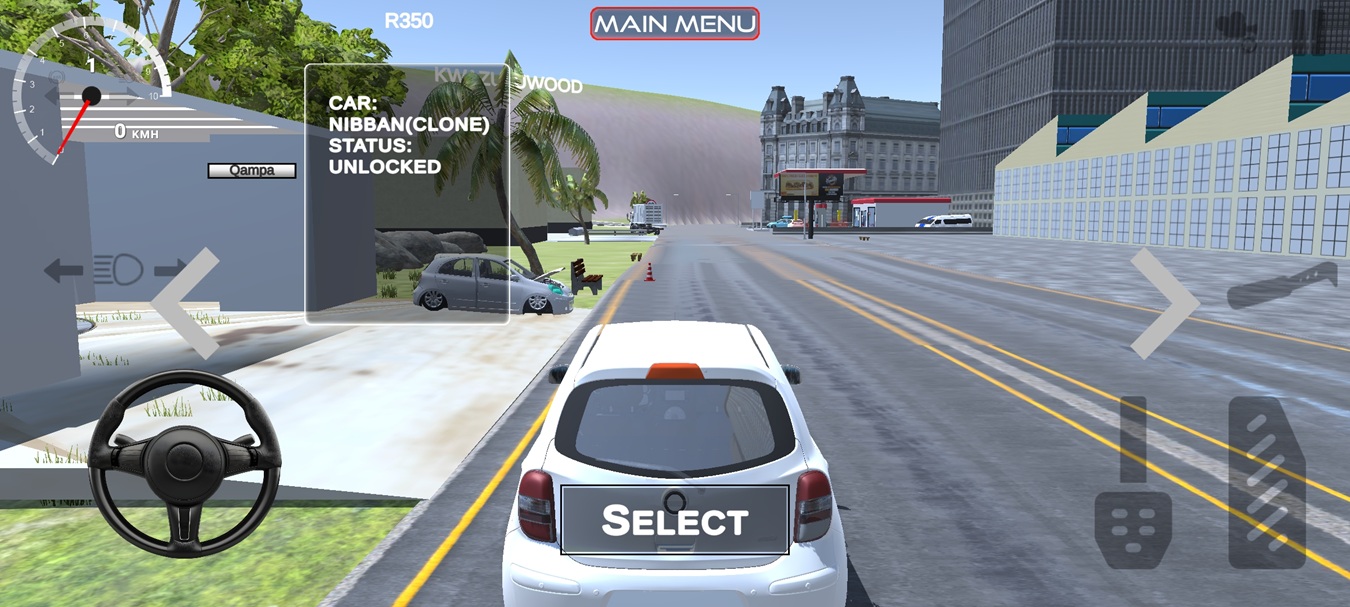This screenshot has width=1350, height=607.
Task: Switch view with the camera icon
Action: coord(1236,30)
